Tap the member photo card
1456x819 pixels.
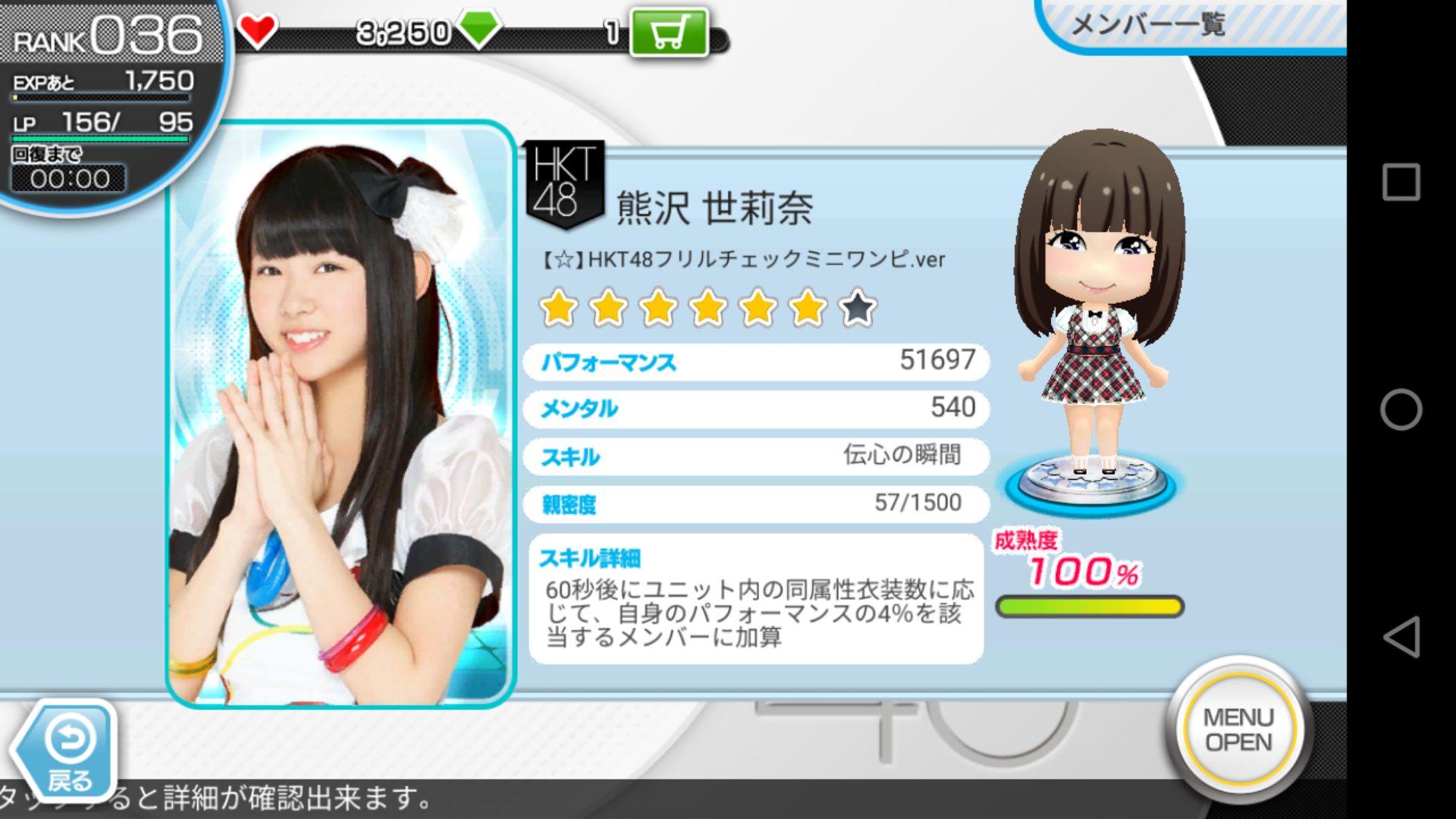point(340,414)
